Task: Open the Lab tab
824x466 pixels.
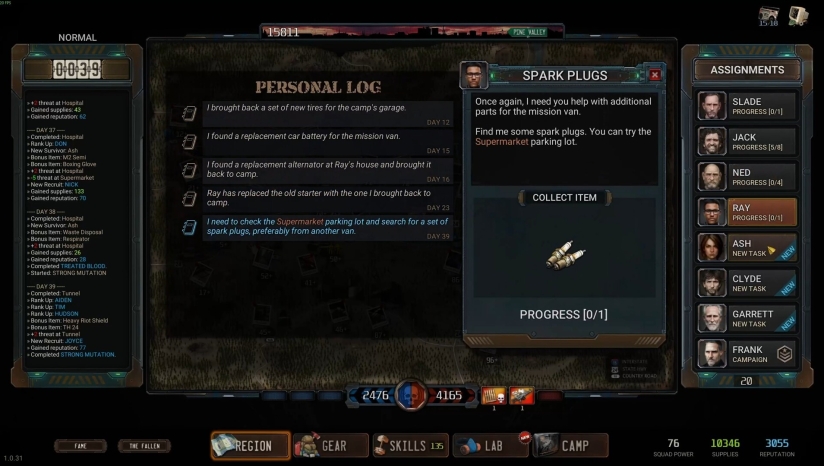Action: 490,445
